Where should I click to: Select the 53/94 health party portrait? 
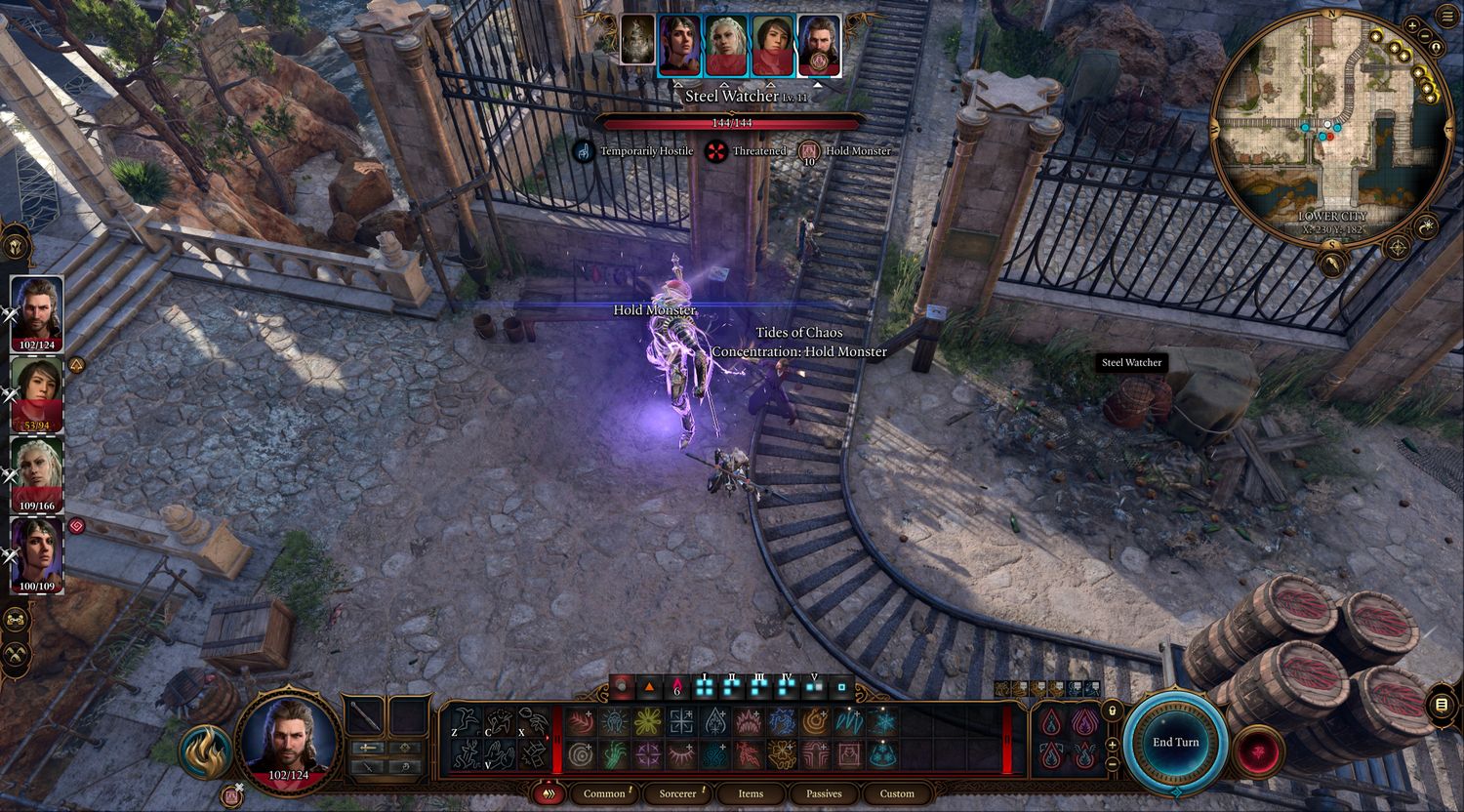coord(37,393)
